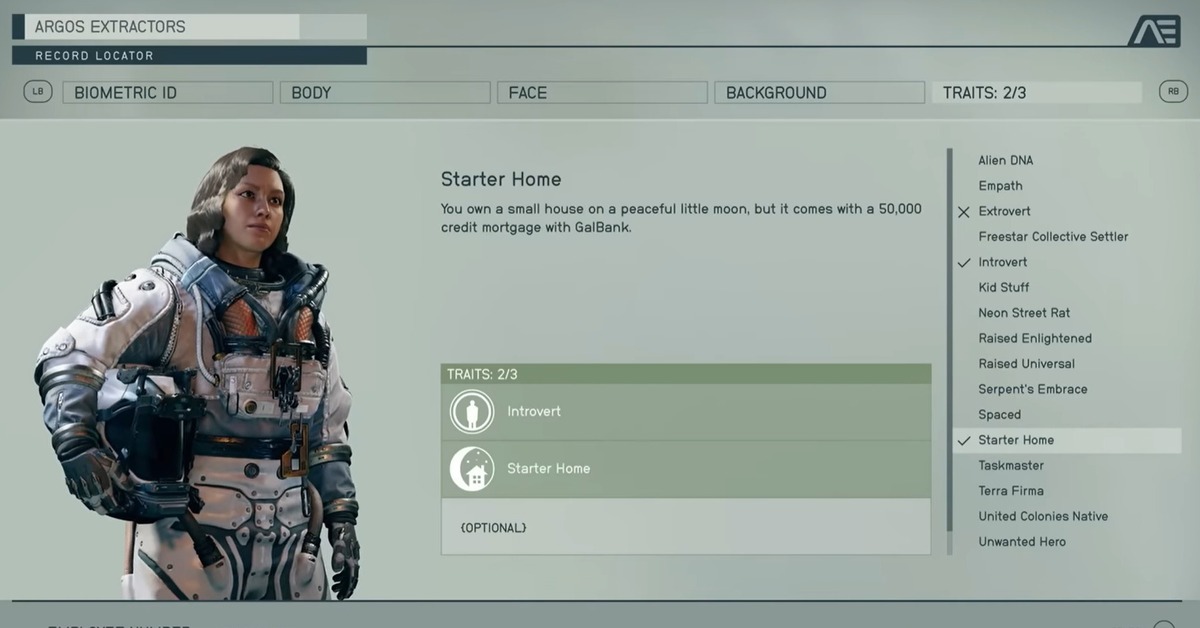Pick the Terra Firma trait
Screen dimensions: 1200x628
(1011, 491)
